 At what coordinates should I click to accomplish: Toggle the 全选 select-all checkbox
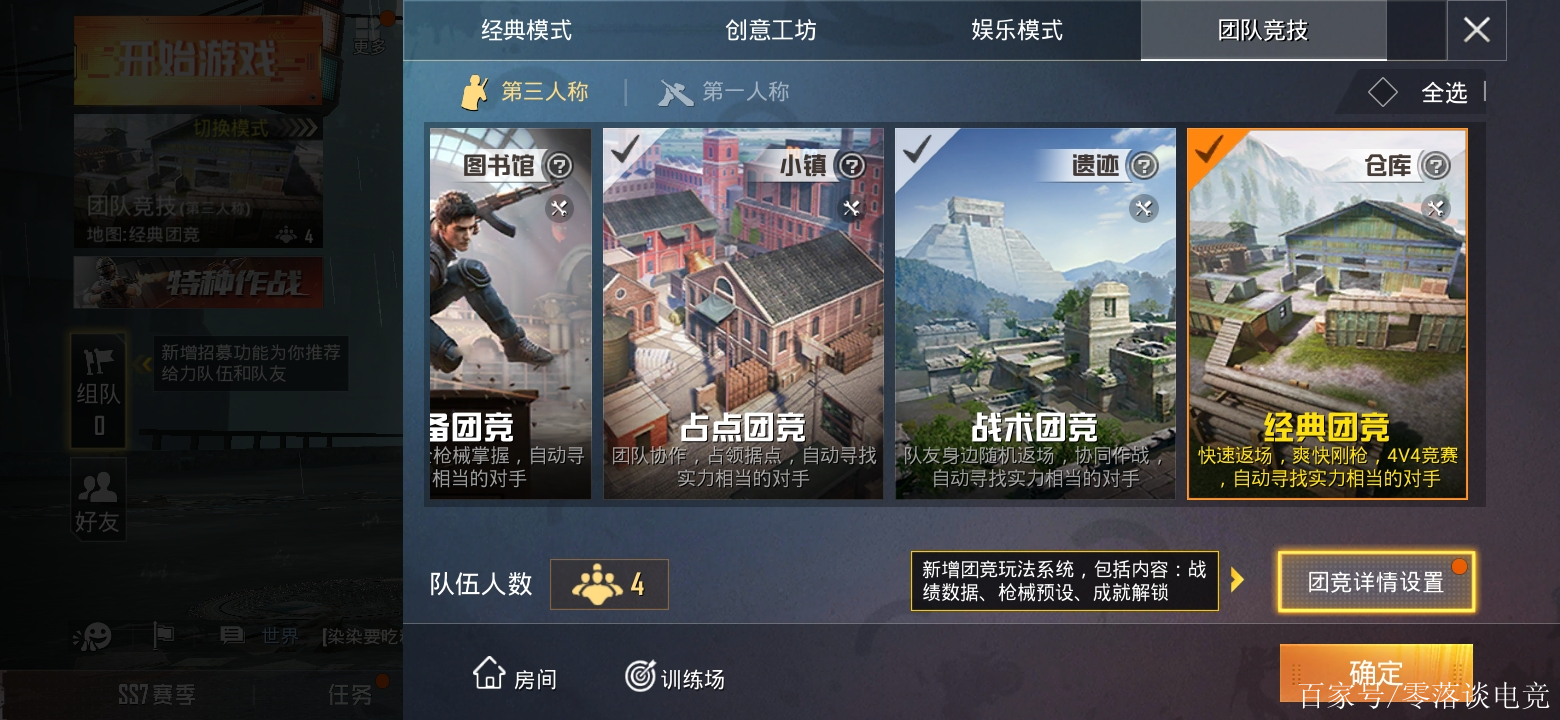1383,92
